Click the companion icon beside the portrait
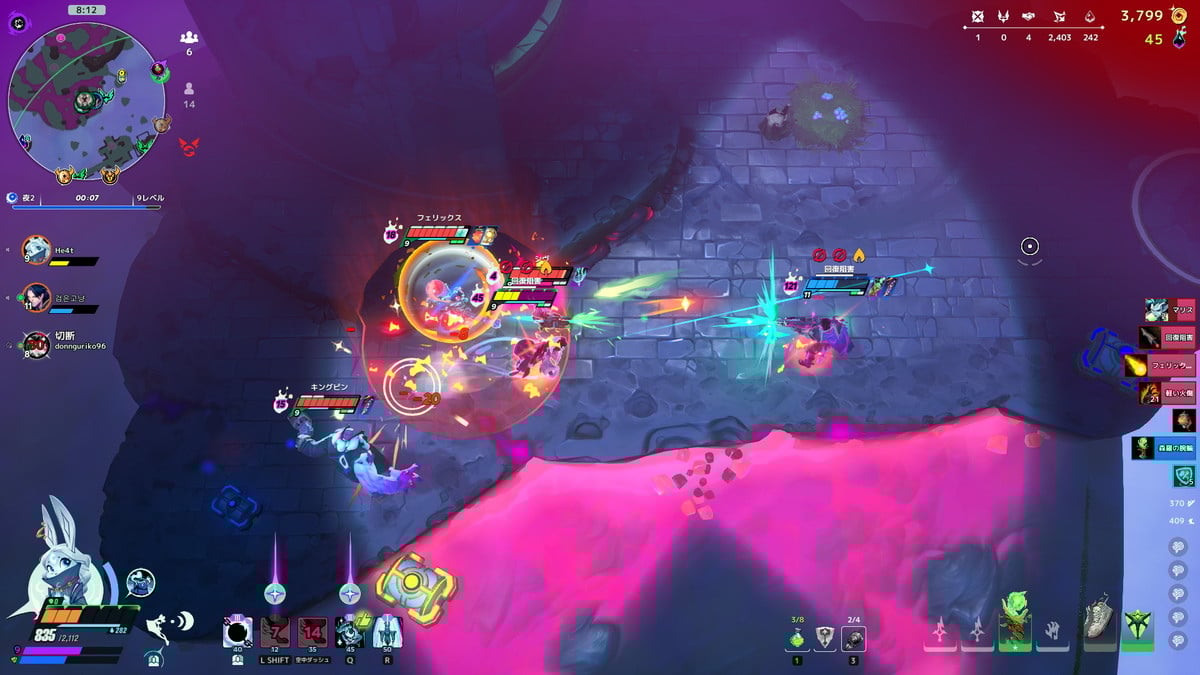The width and height of the screenshot is (1200, 675). click(x=141, y=582)
